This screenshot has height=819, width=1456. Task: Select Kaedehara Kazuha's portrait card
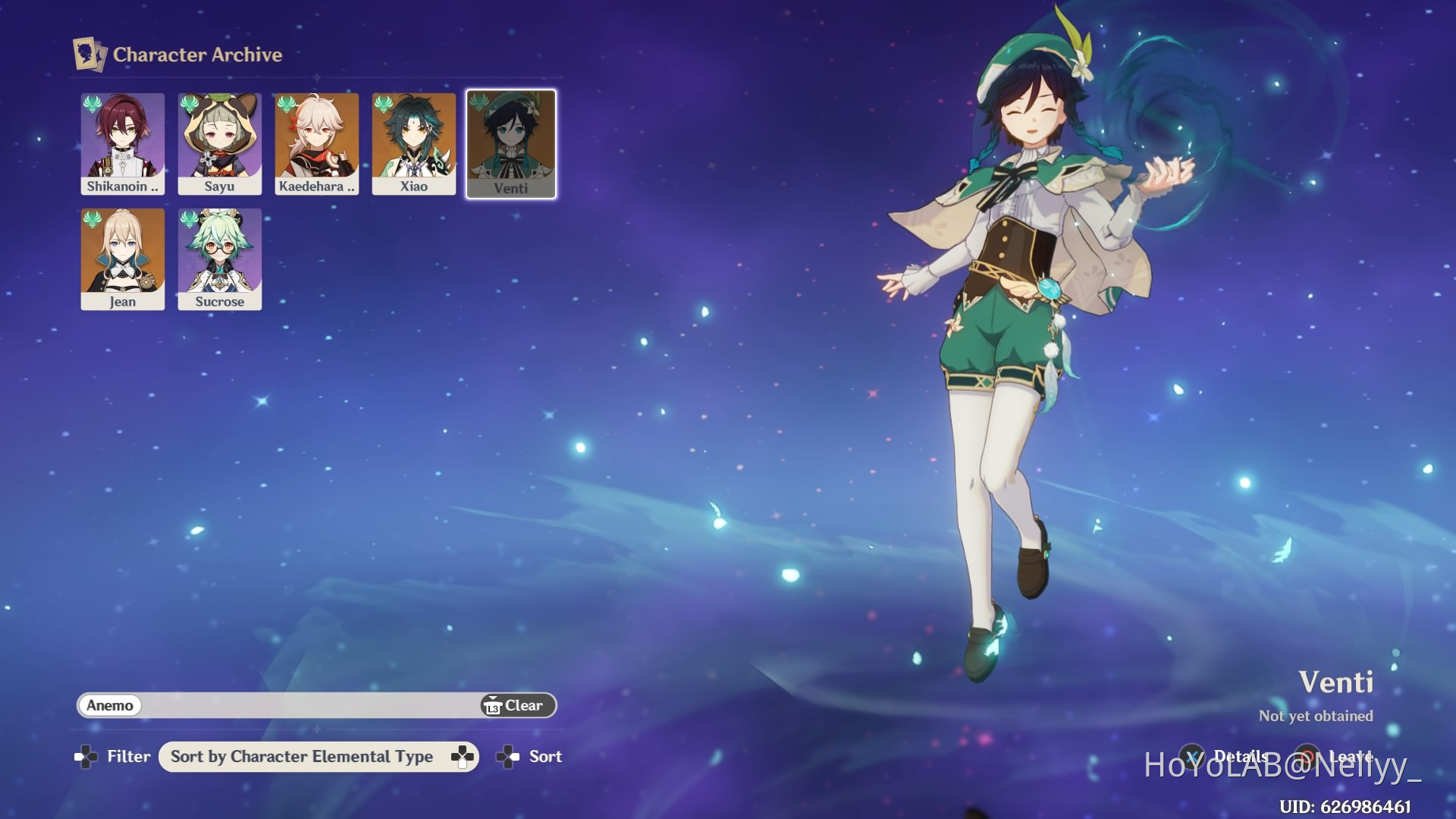coord(317,144)
